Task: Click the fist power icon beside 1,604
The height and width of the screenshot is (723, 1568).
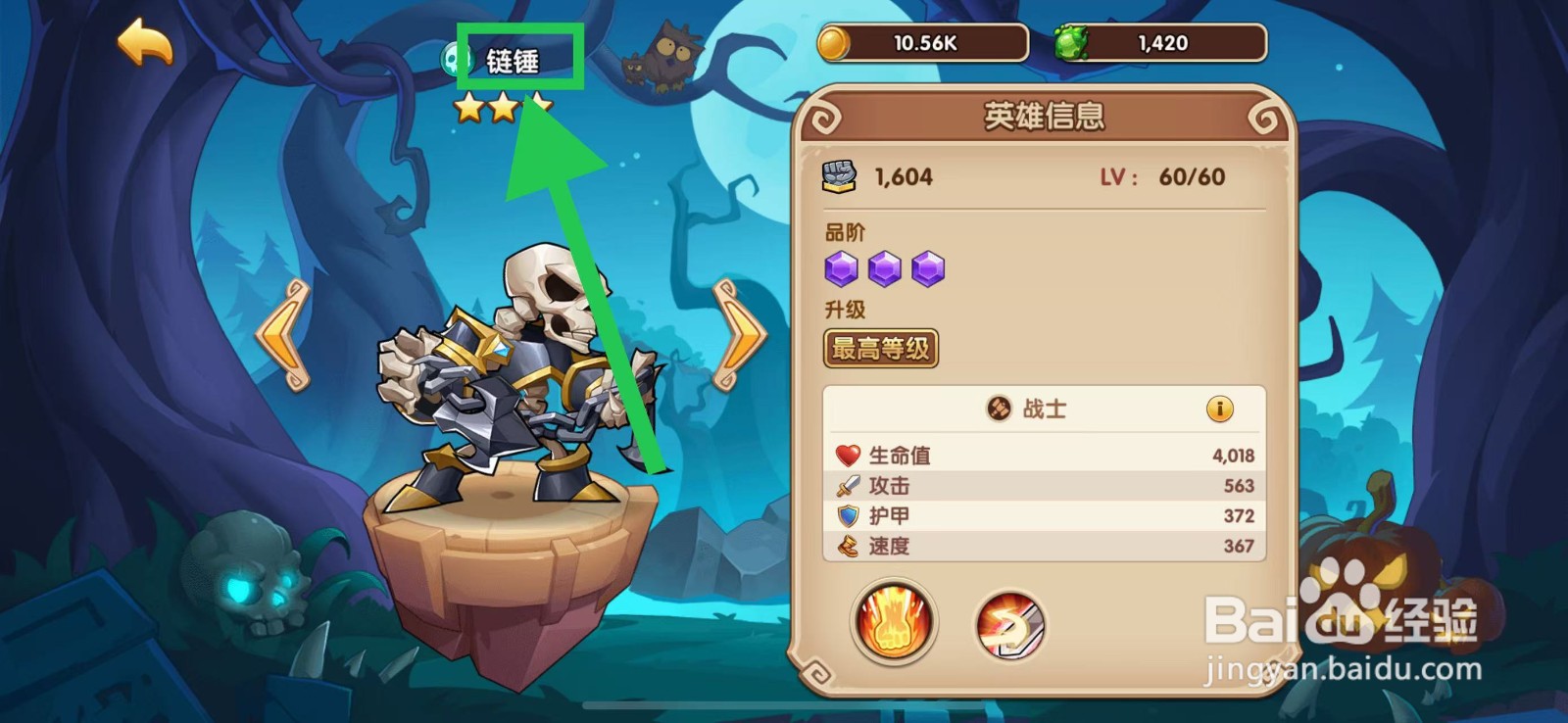Action: point(840,176)
